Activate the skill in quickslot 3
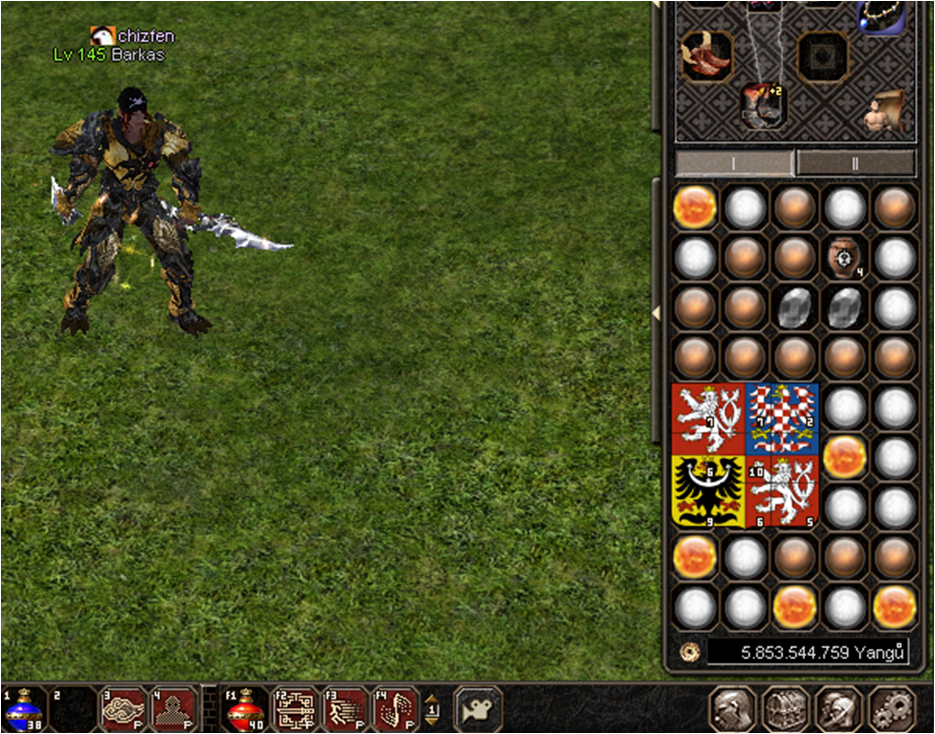Image resolution: width=935 pixels, height=734 pixels. (x=122, y=708)
